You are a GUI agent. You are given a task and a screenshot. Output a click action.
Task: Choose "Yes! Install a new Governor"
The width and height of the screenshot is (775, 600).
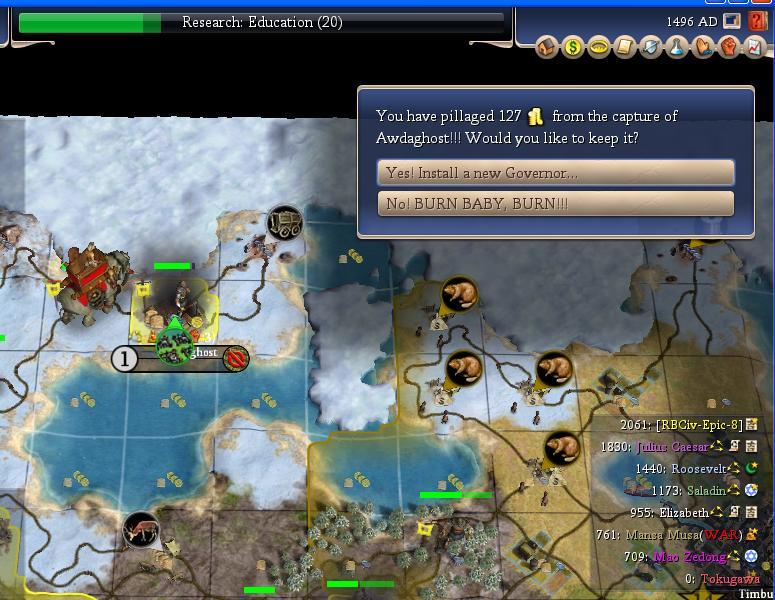(555, 173)
